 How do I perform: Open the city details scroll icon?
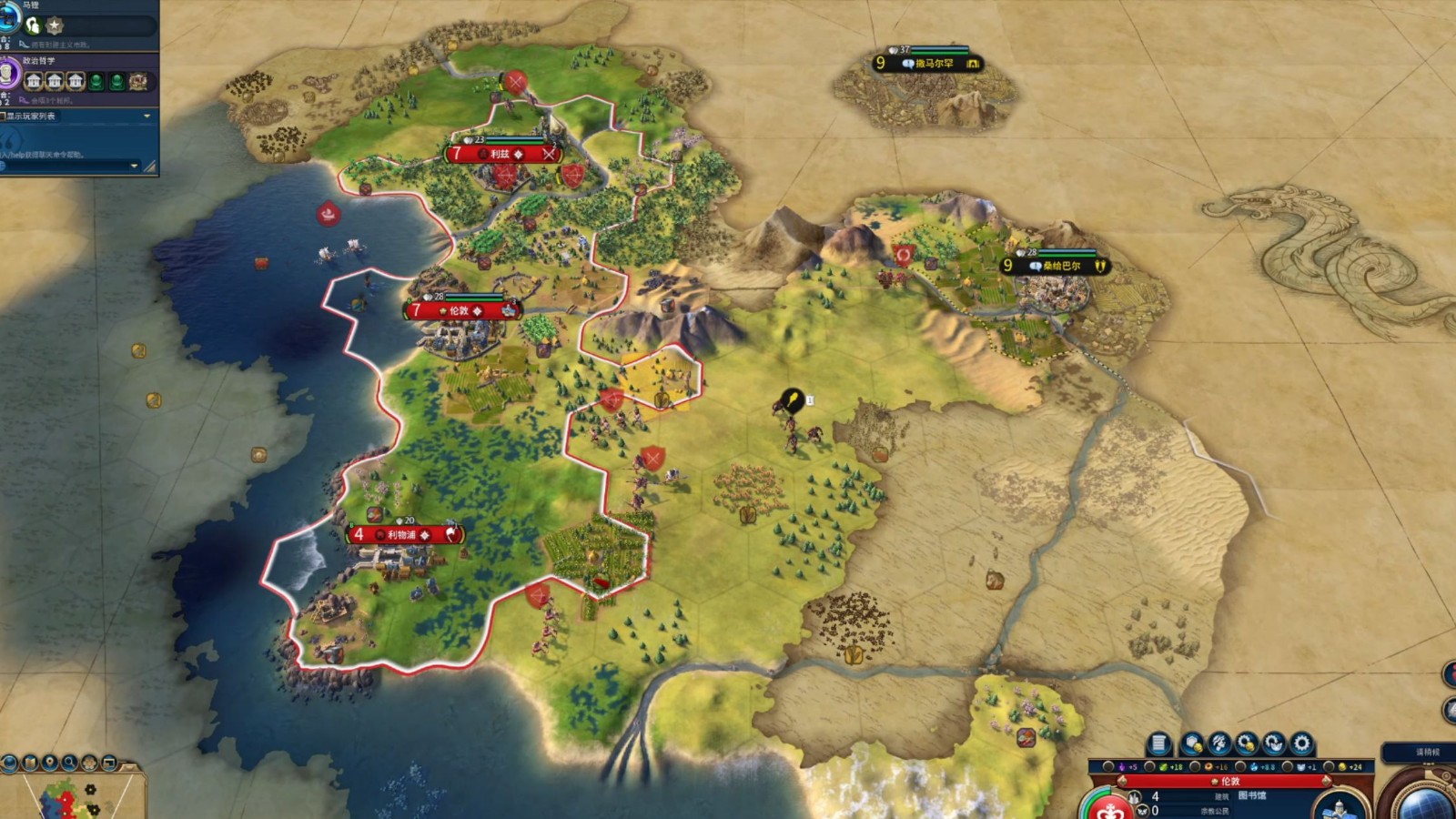click(1158, 743)
